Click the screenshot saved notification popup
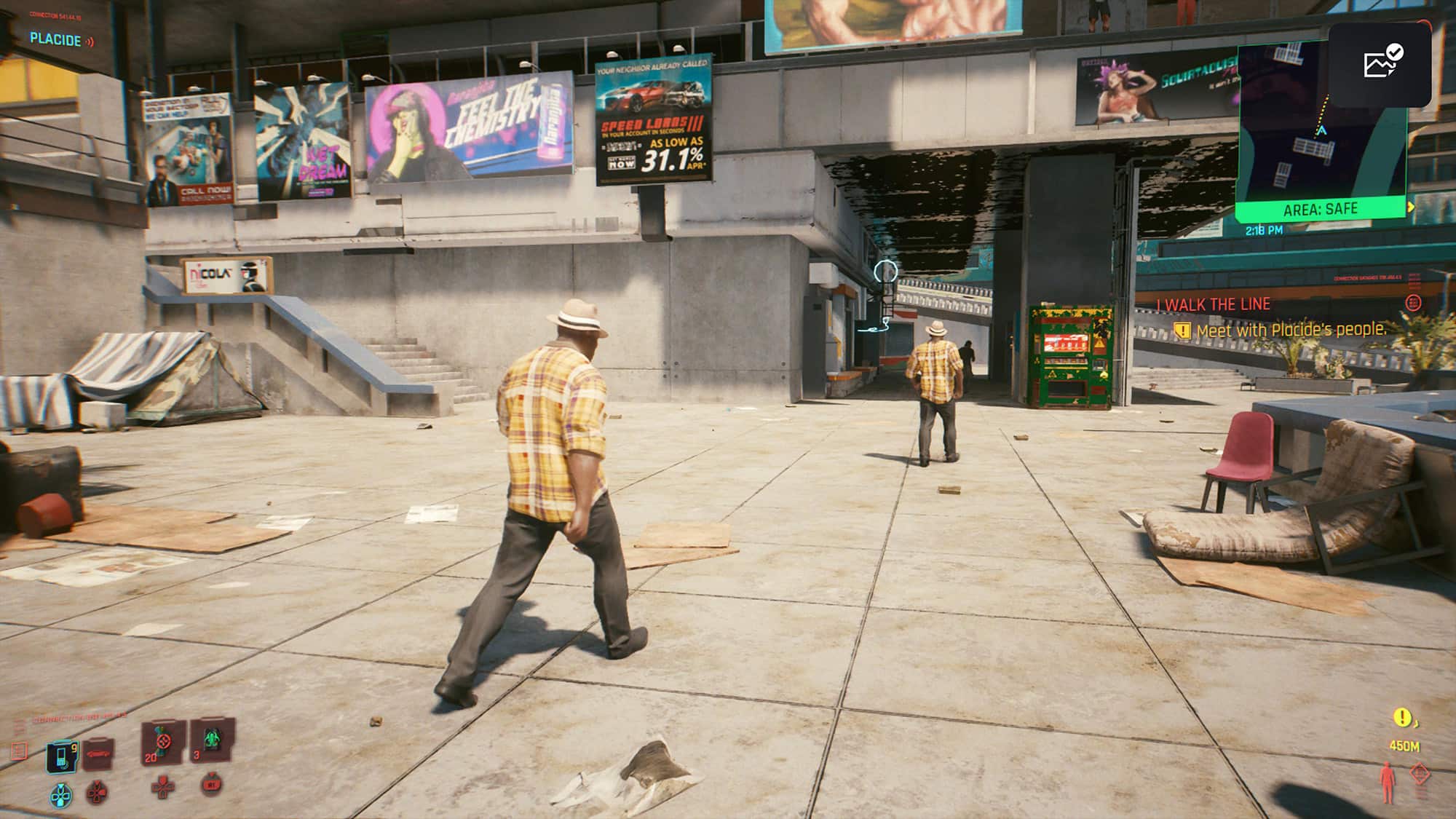Screen dimensions: 1456x819 point(1379,64)
